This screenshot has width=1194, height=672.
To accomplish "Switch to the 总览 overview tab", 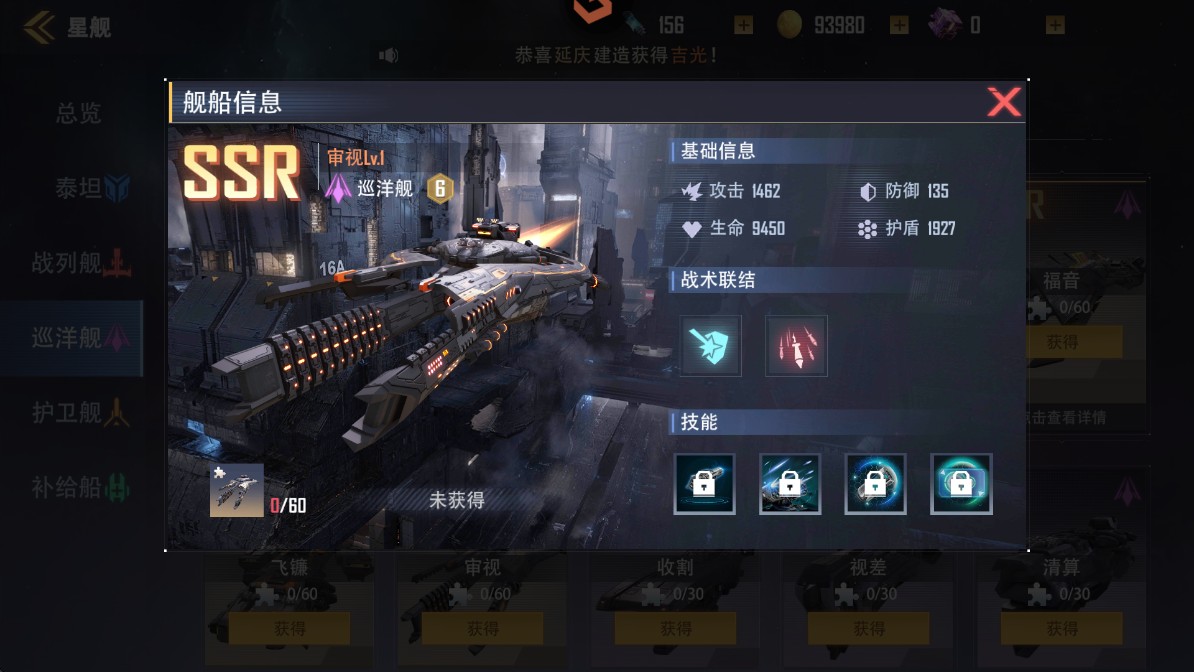I will tap(78, 113).
